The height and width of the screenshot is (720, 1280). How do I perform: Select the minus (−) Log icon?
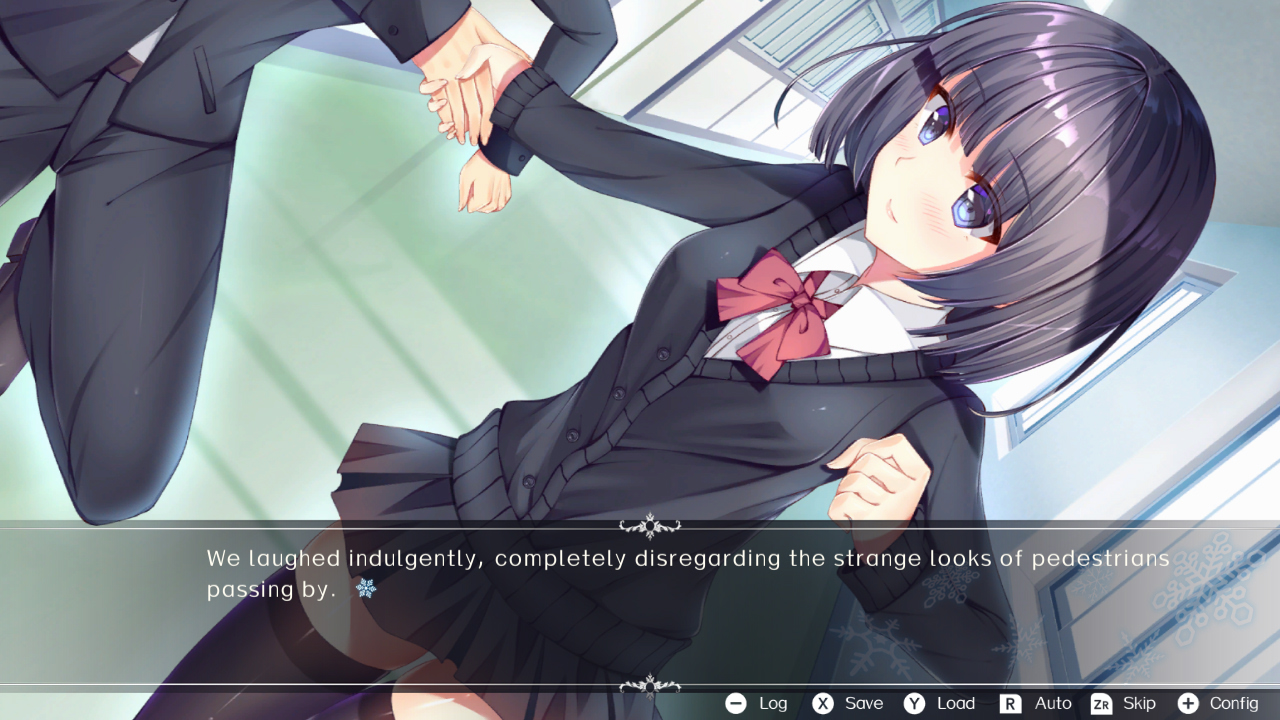pos(735,703)
